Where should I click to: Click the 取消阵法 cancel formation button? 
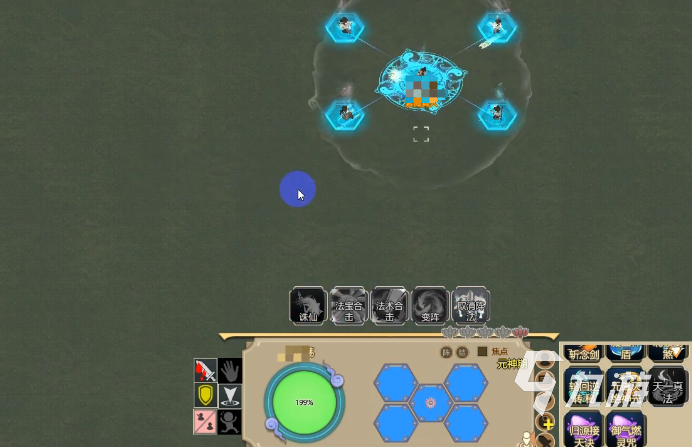471,306
